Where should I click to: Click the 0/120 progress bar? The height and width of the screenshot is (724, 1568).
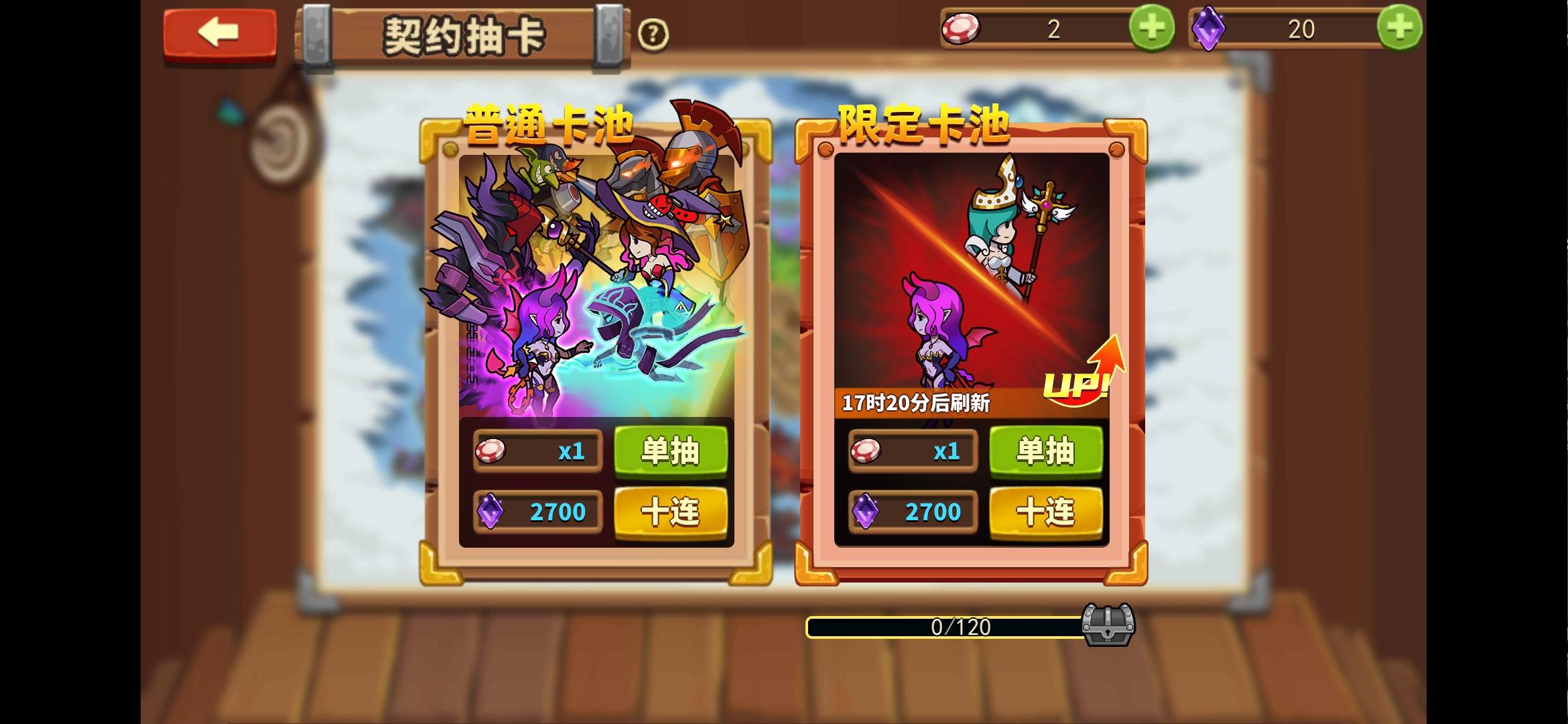[x=945, y=626]
